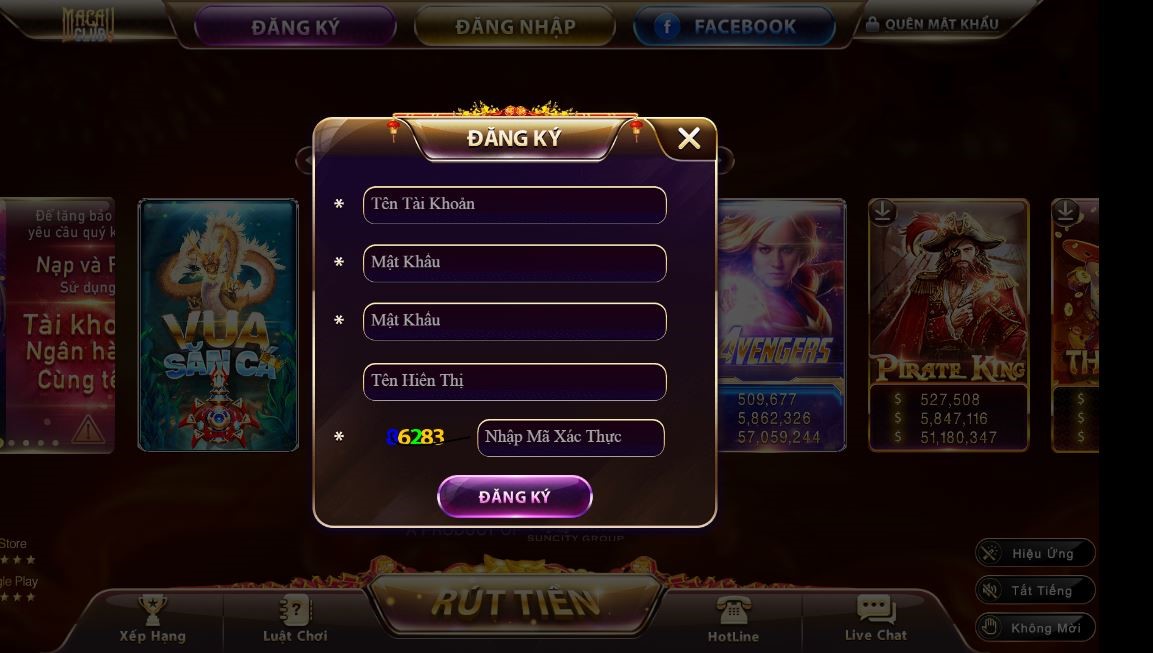Viewport: 1153px width, 653px height.
Task: Open the Đăng Nhập login button
Action: tap(514, 27)
